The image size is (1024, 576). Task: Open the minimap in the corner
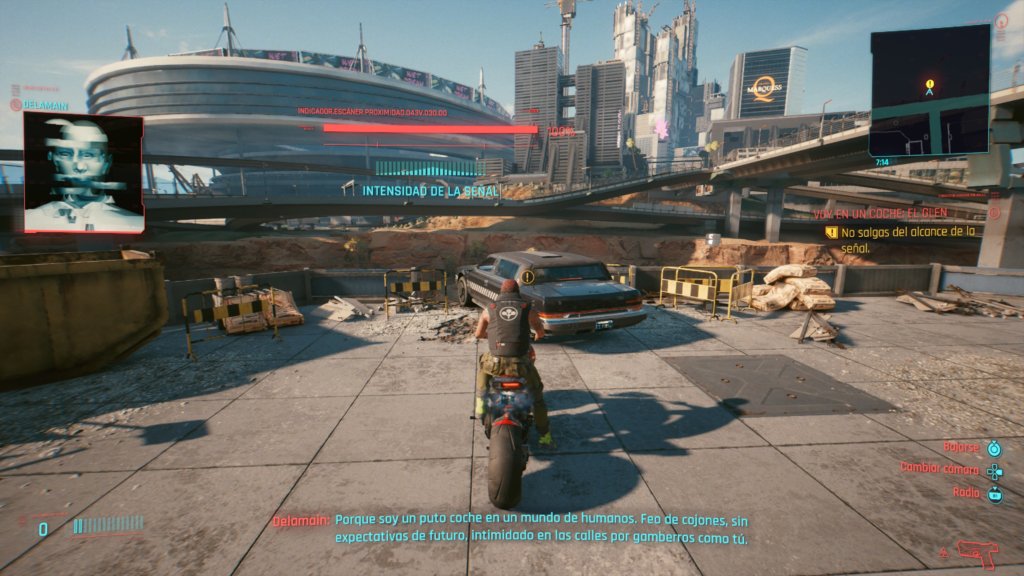coord(929,90)
